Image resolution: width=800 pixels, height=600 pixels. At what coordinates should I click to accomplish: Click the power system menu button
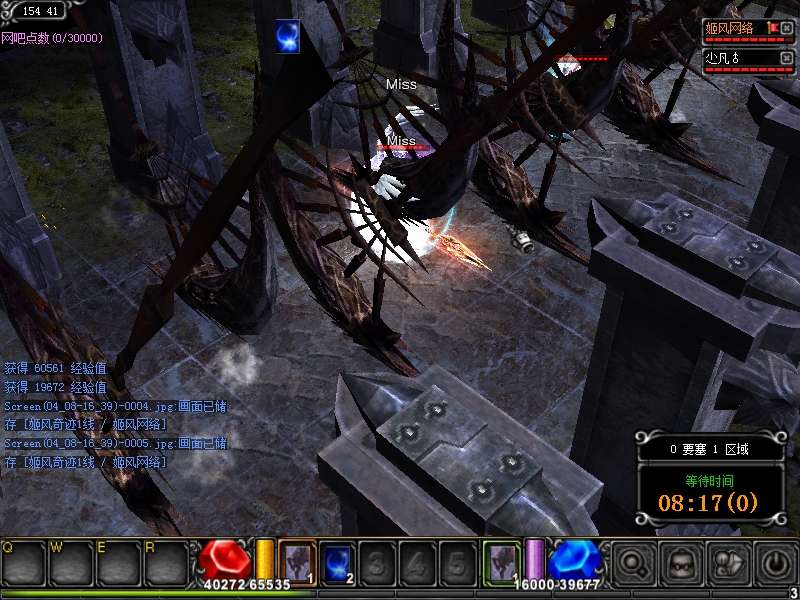(774, 563)
